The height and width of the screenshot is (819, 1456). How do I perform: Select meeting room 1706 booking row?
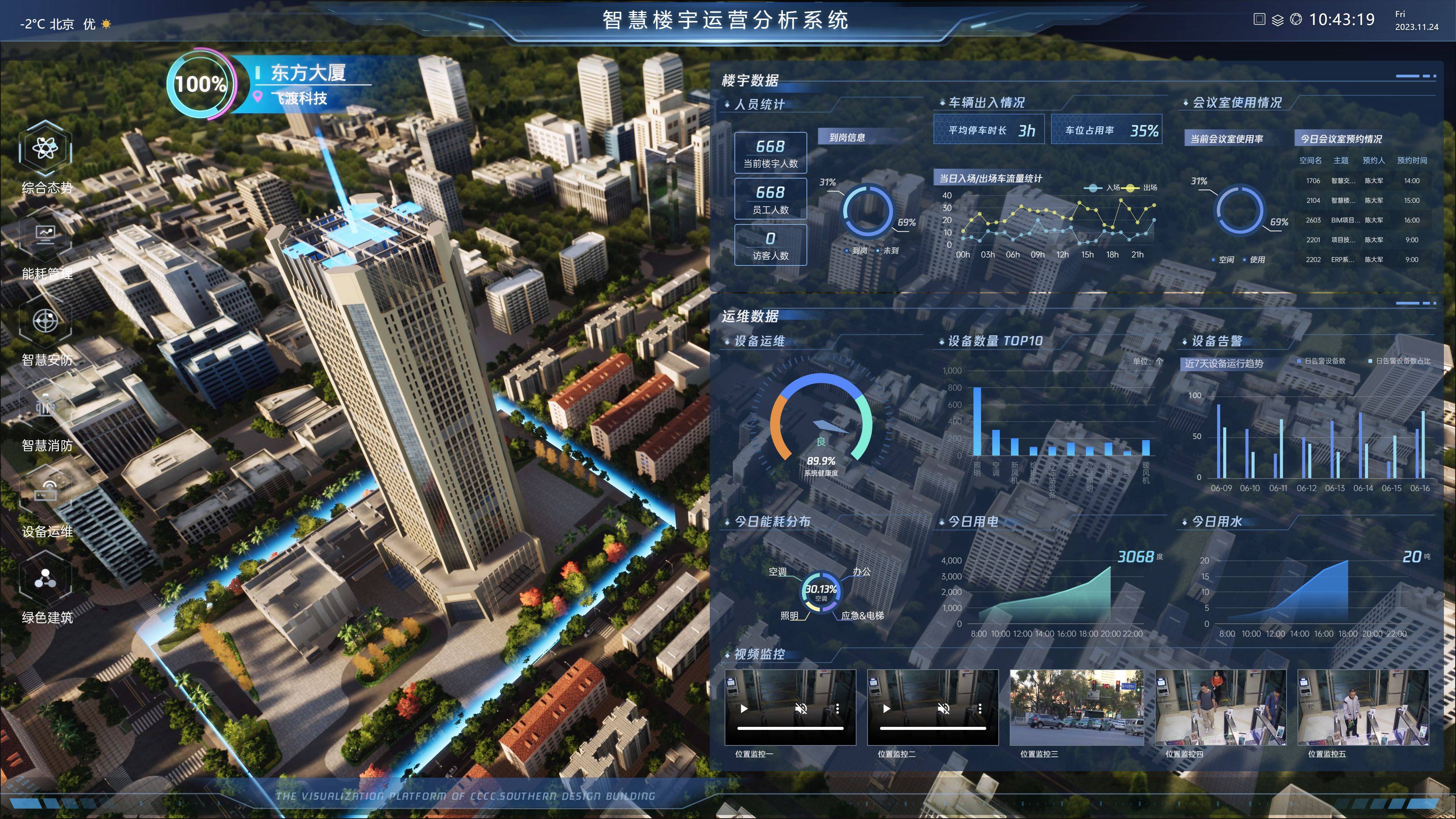tap(1362, 181)
